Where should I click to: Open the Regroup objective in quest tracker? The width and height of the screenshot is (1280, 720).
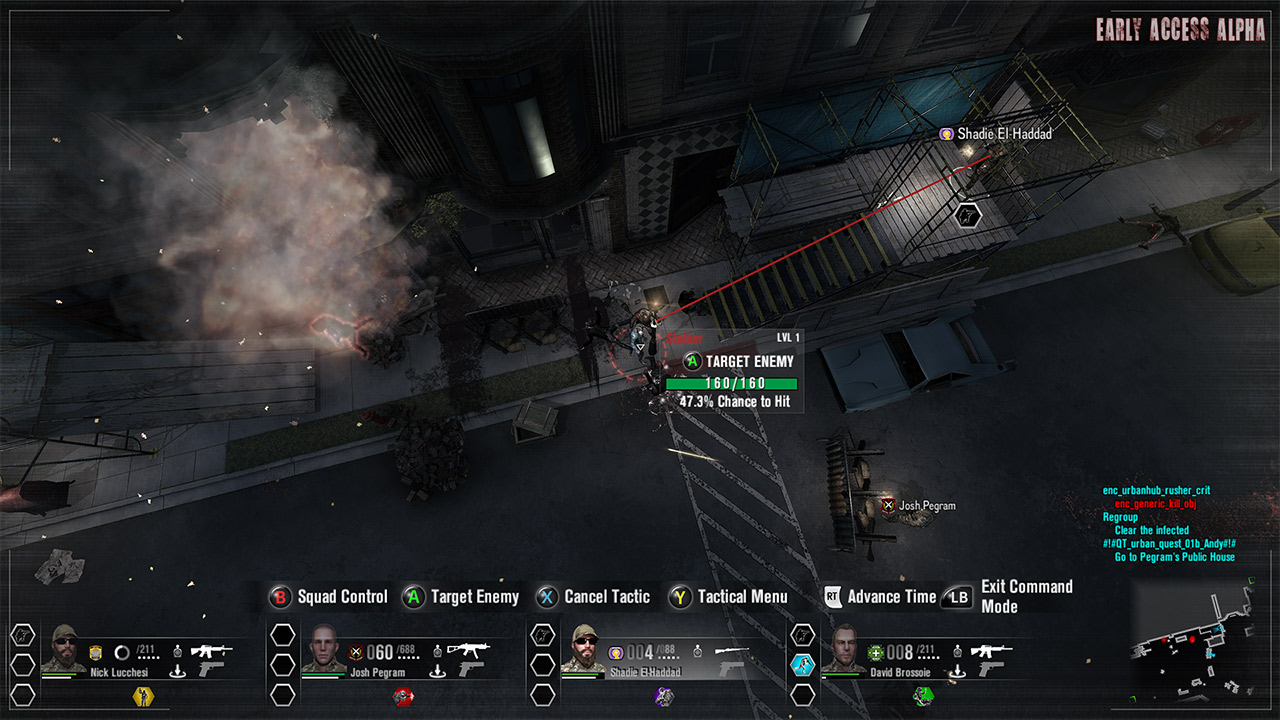tap(1120, 517)
